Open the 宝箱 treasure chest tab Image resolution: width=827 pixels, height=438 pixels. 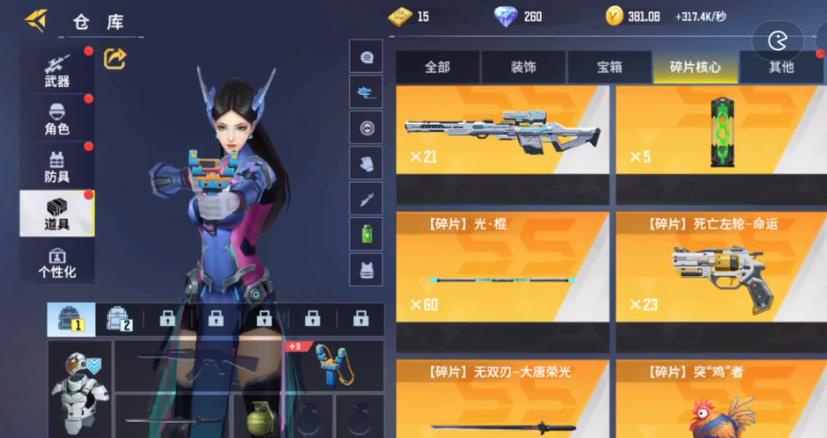pyautogui.click(x=610, y=67)
